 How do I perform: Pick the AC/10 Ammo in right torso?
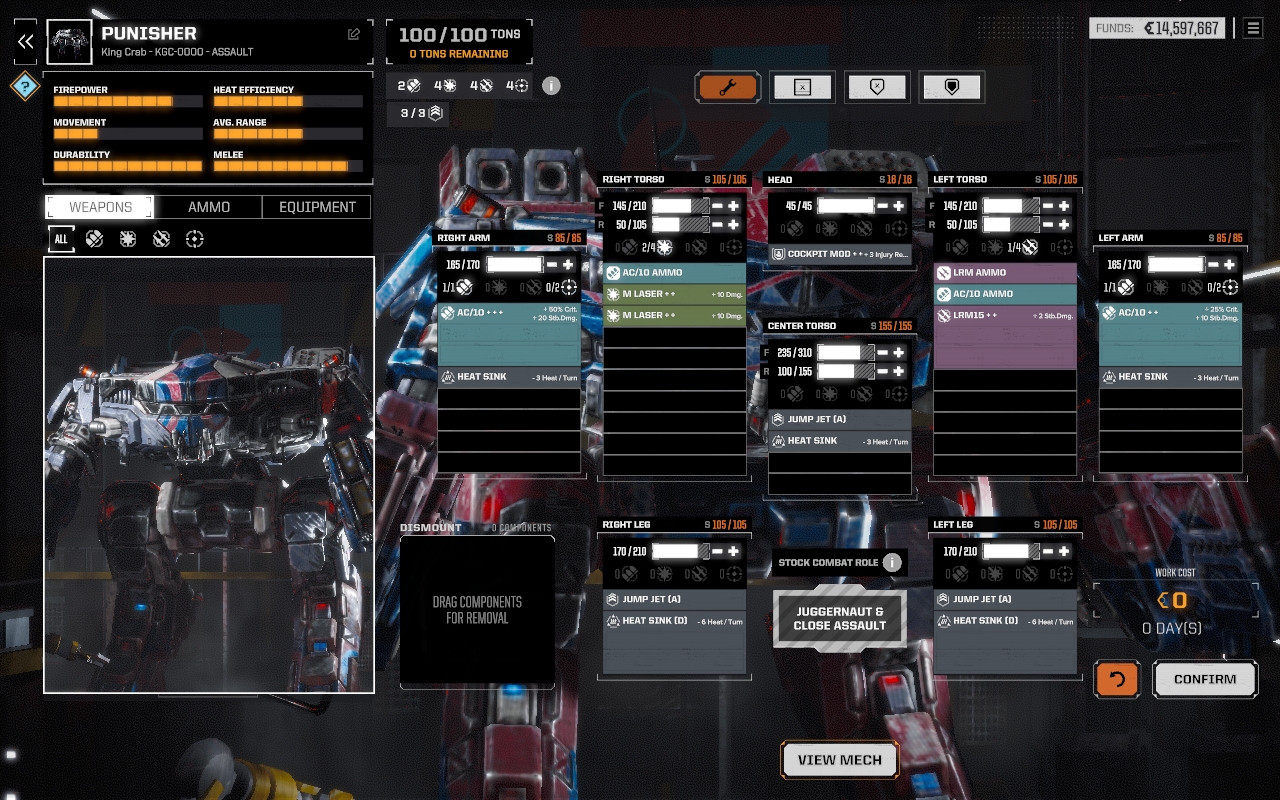(674, 272)
